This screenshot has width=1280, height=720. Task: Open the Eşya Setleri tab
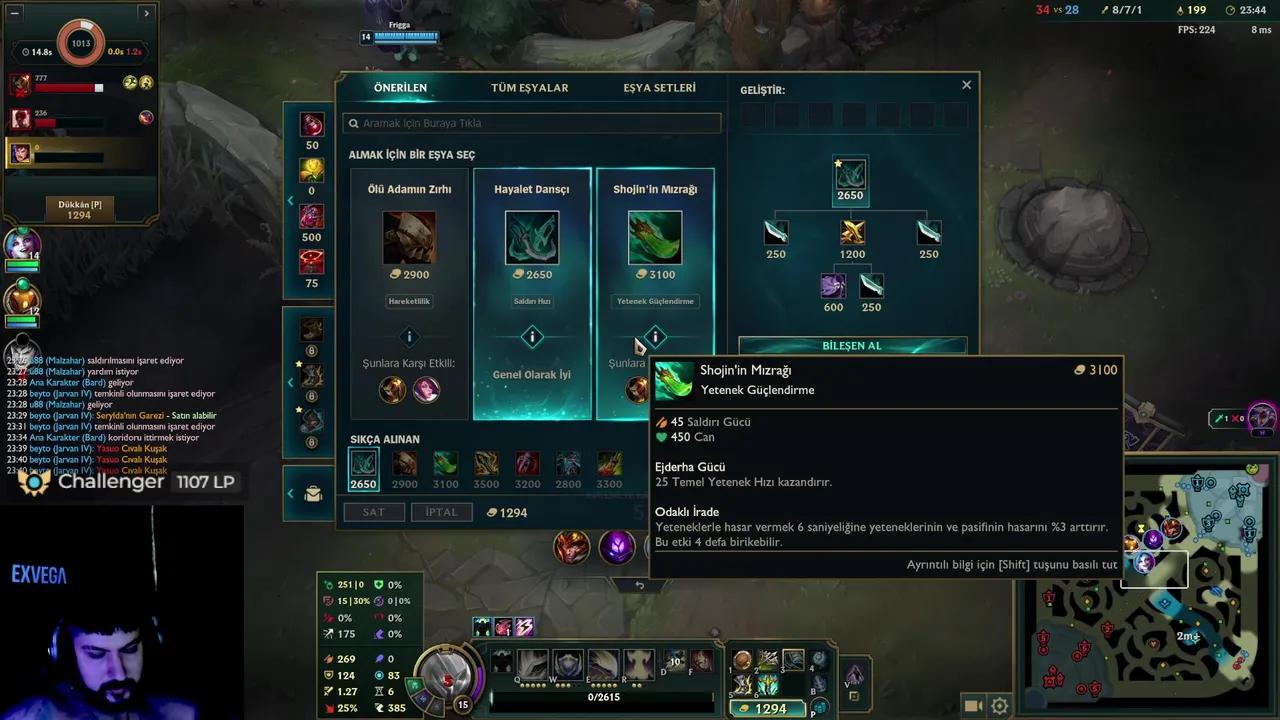[659, 88]
